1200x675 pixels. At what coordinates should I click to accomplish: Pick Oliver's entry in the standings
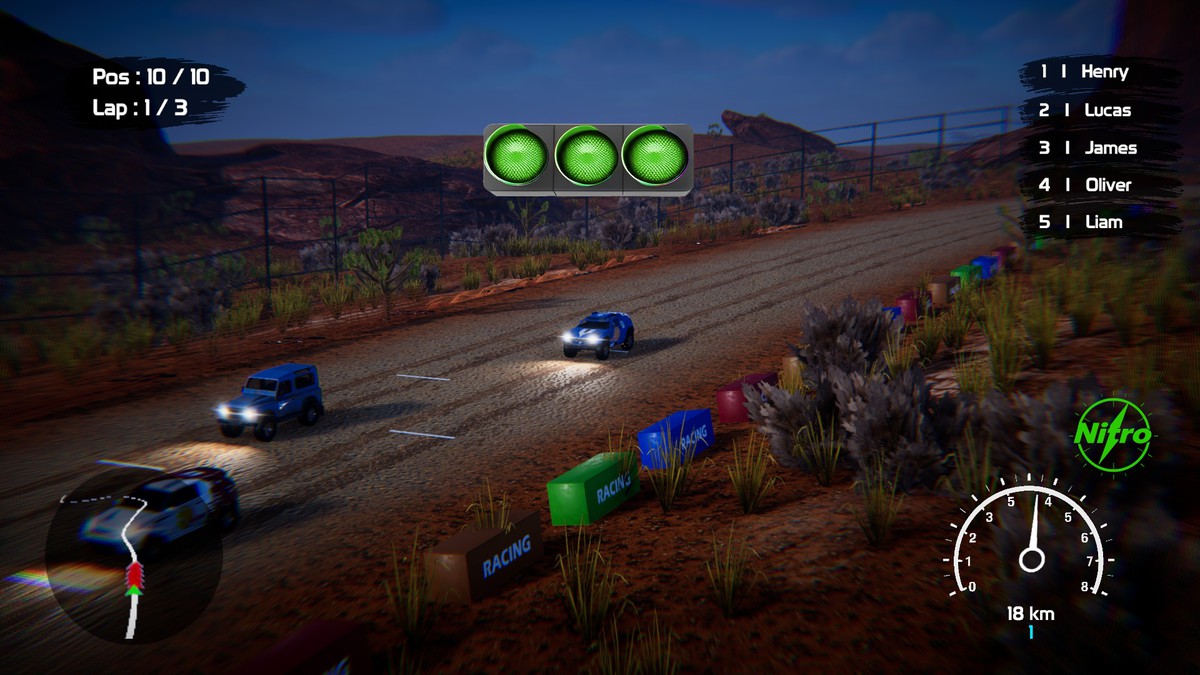point(1095,185)
